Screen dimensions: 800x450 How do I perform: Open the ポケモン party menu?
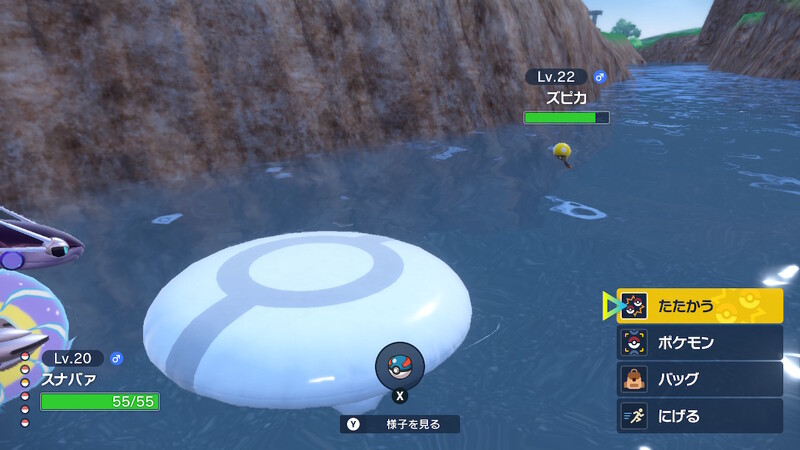[699, 343]
